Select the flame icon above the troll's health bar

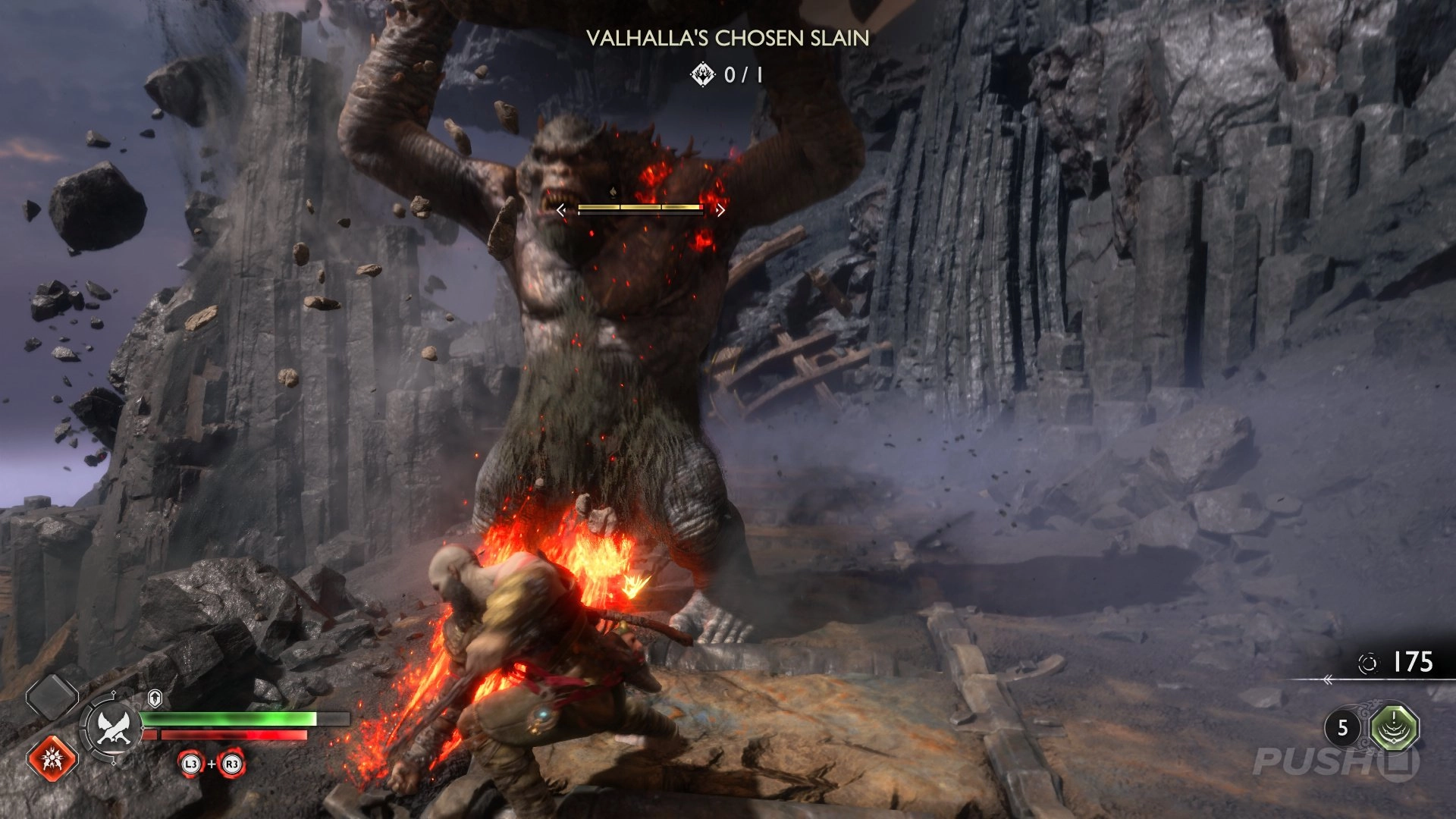pyautogui.click(x=615, y=190)
